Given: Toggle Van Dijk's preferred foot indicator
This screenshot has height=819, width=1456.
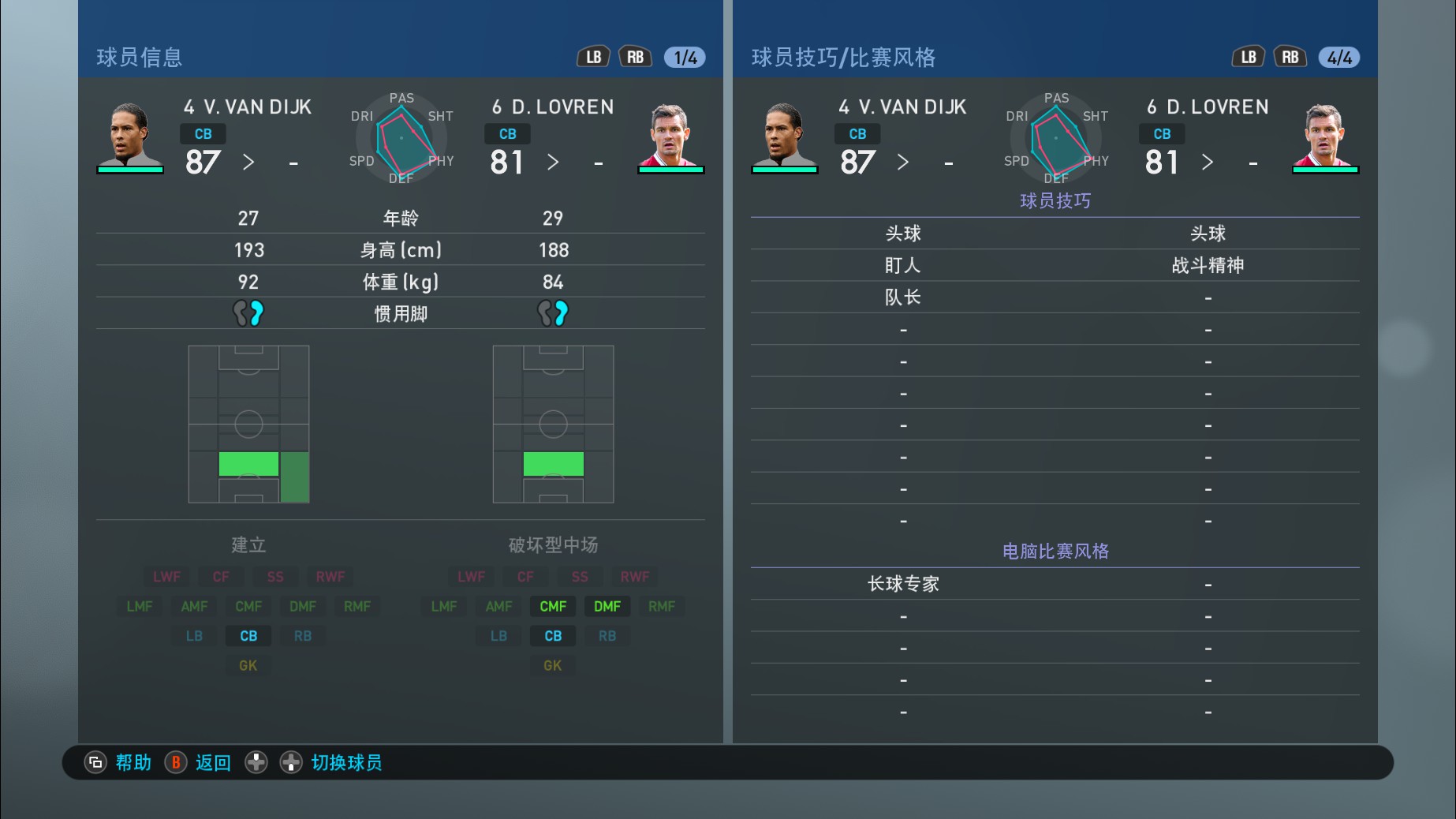Looking at the screenshot, I should pyautogui.click(x=248, y=312).
